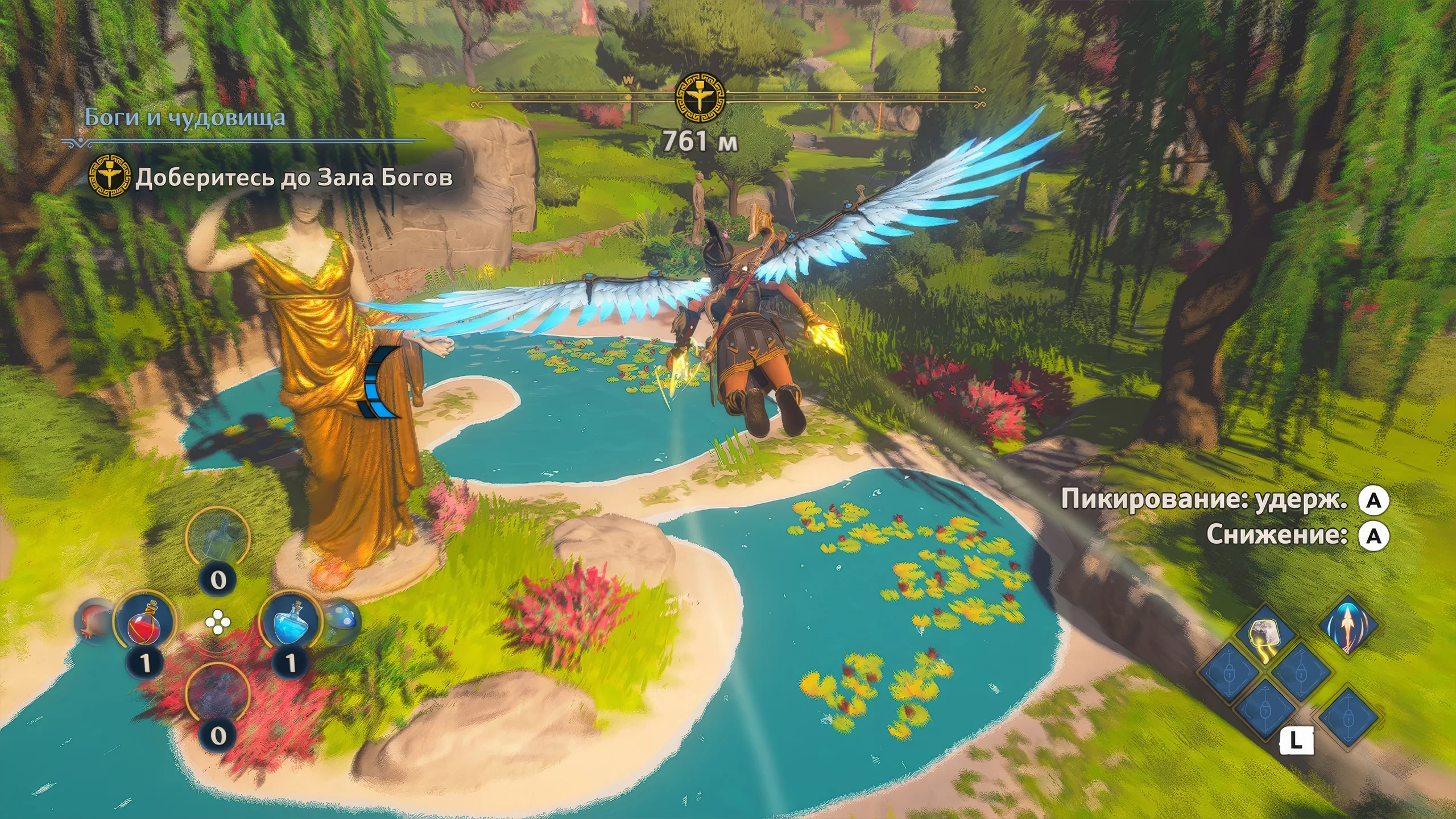Select the quest title 'Боги и чудовища'

pos(185,118)
